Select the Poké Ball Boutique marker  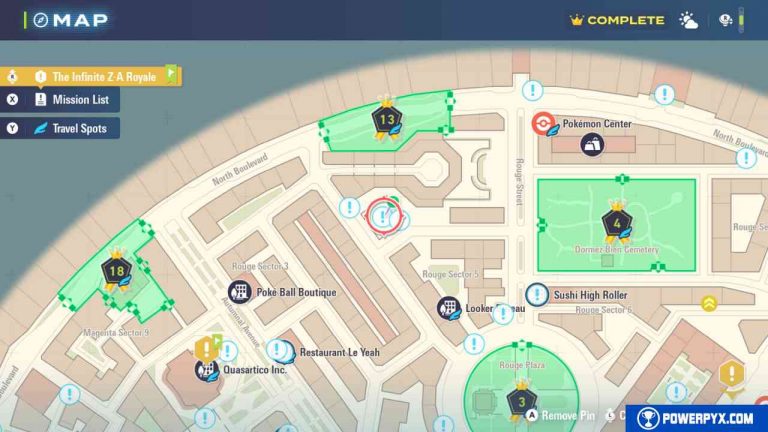239,292
